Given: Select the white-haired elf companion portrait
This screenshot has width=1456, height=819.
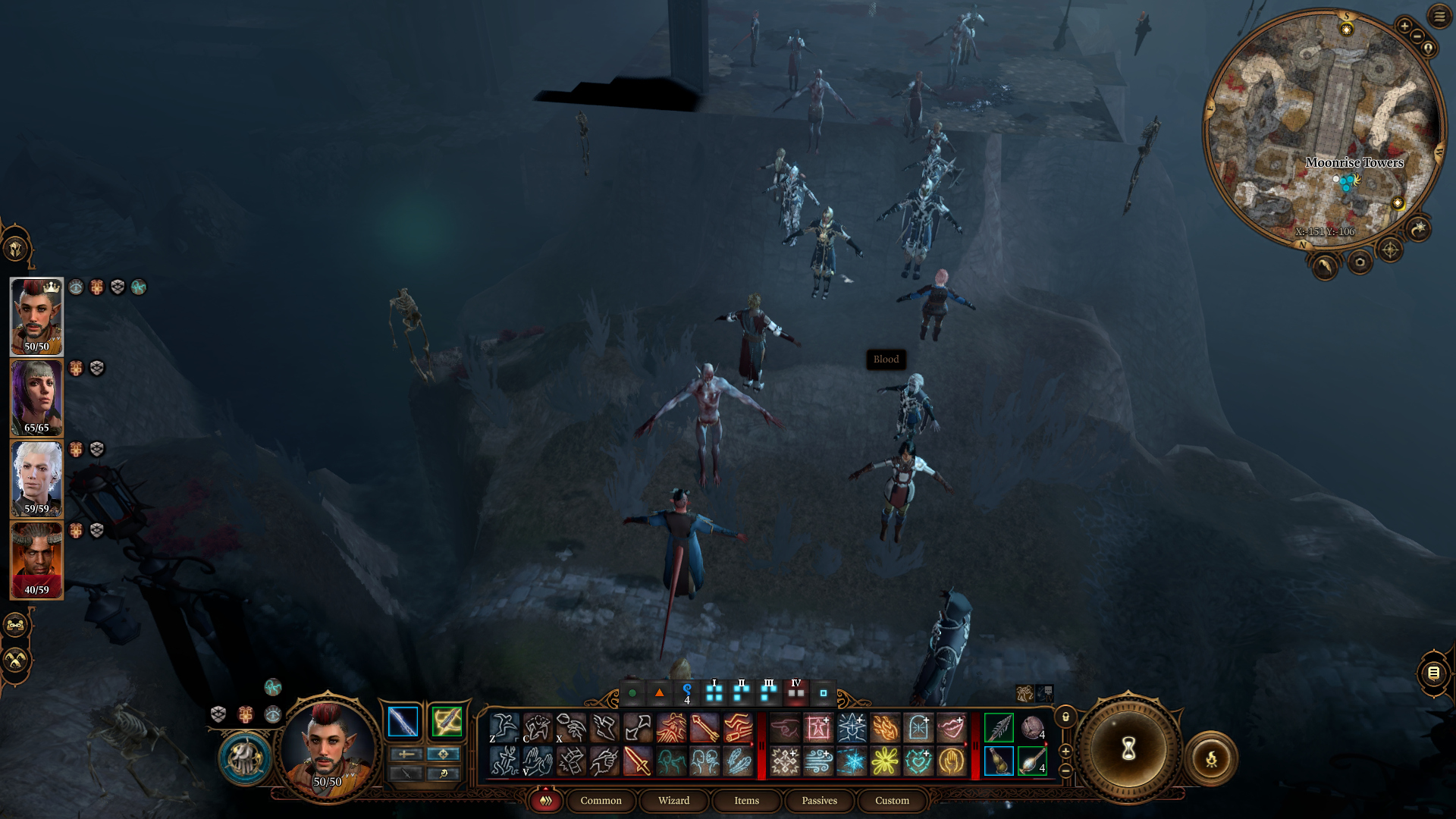Looking at the screenshot, I should [36, 479].
